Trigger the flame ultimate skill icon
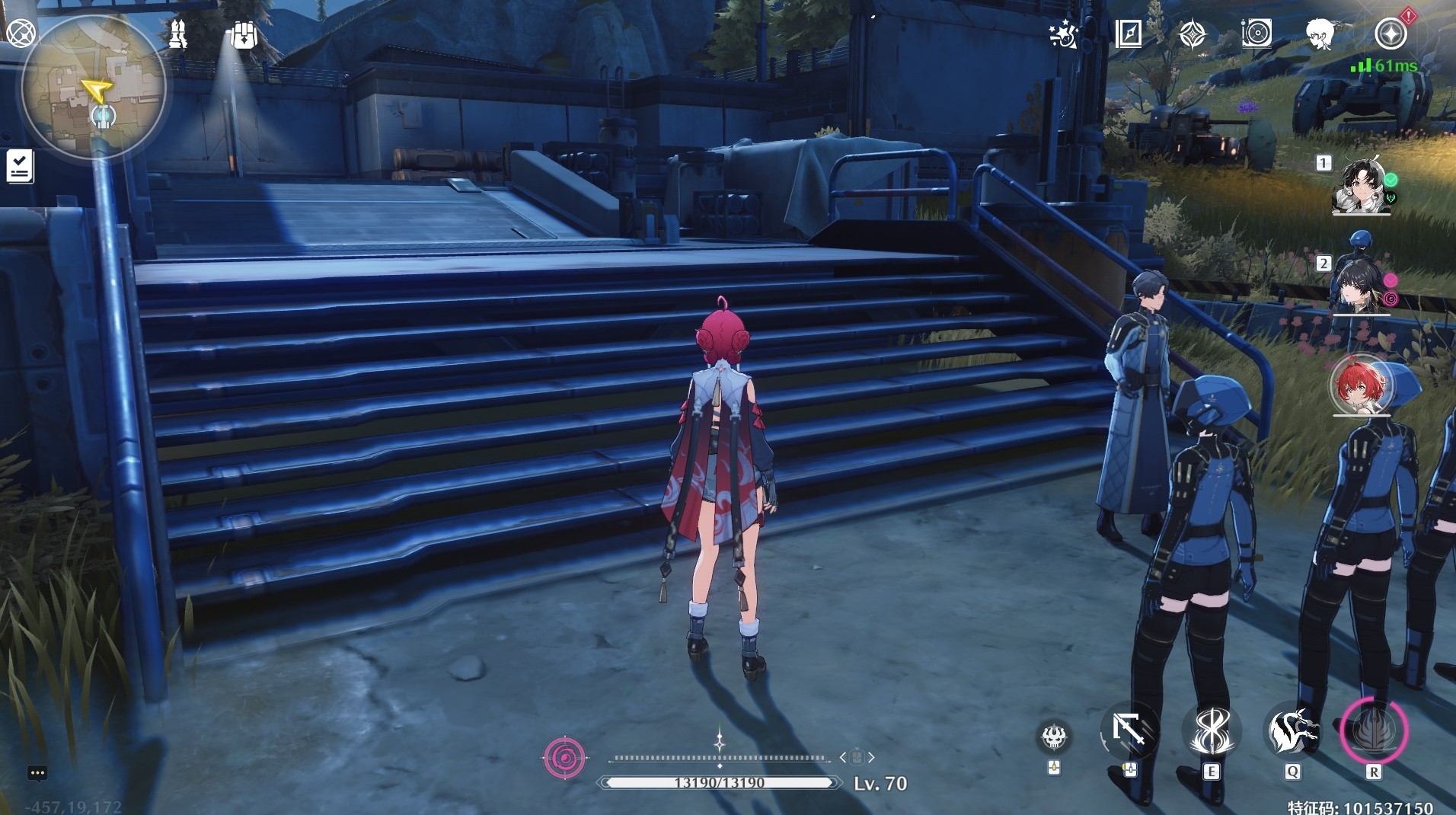Viewport: 1456px width, 815px height. 1374,731
